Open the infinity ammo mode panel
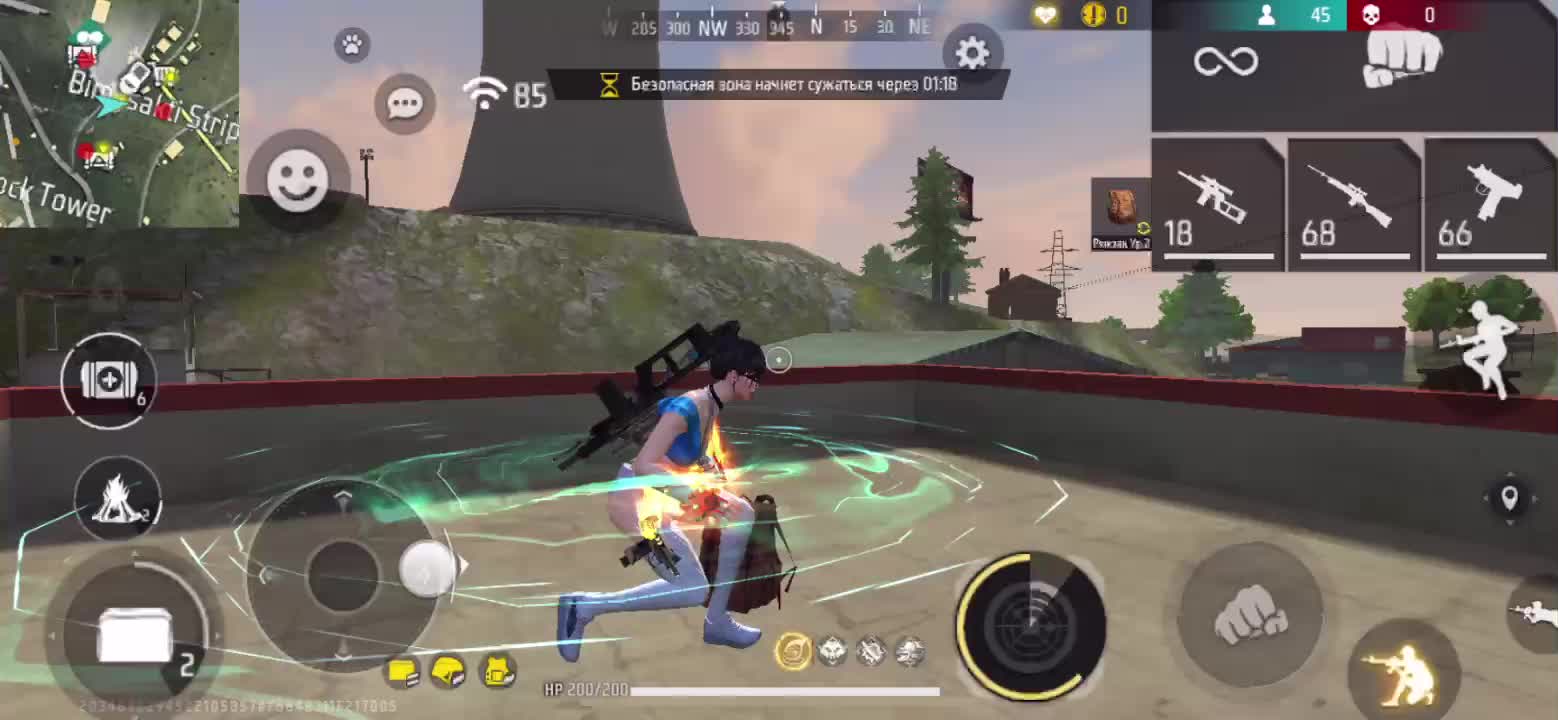 click(1225, 61)
